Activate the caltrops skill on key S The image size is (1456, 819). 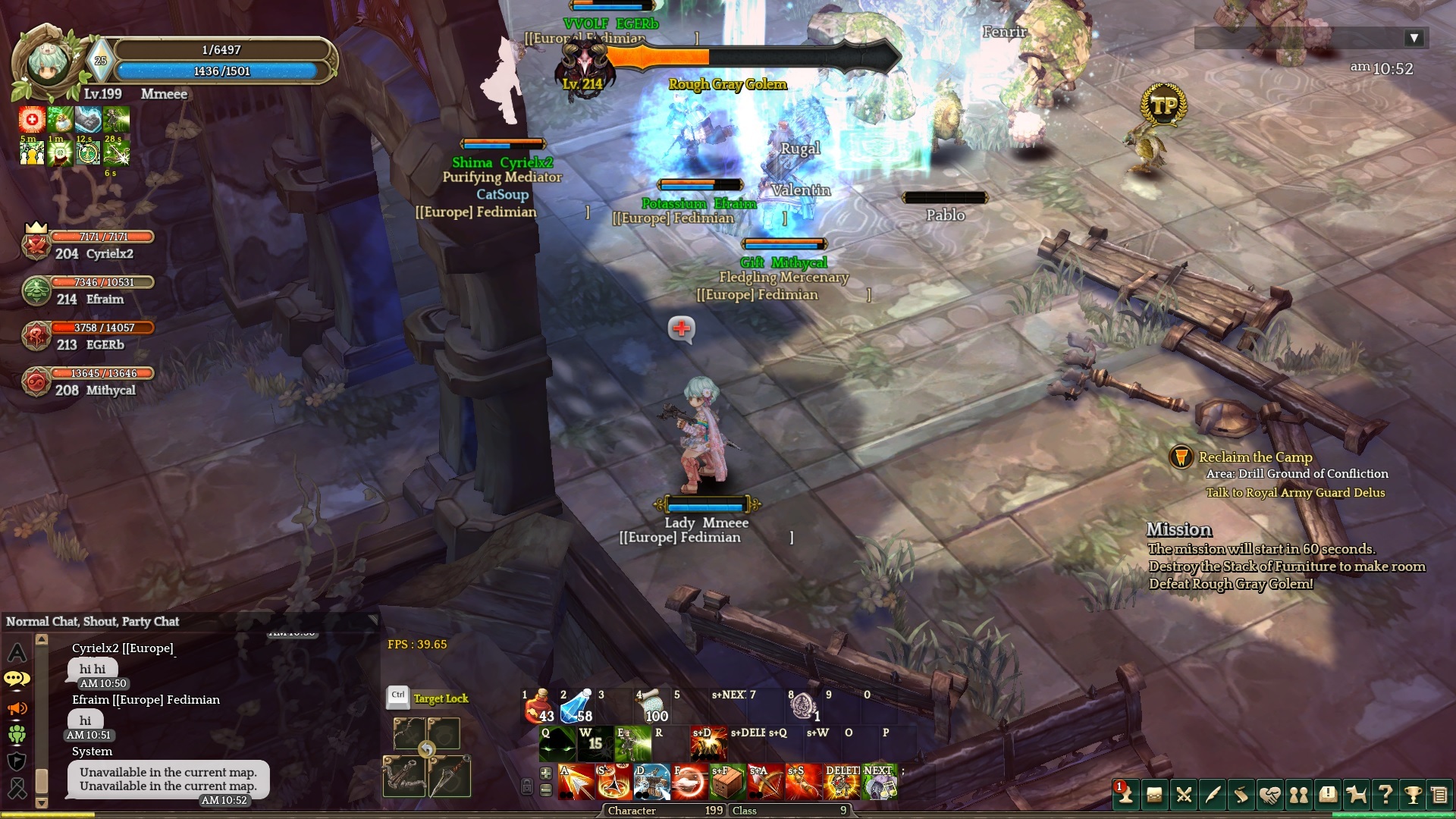[x=614, y=783]
